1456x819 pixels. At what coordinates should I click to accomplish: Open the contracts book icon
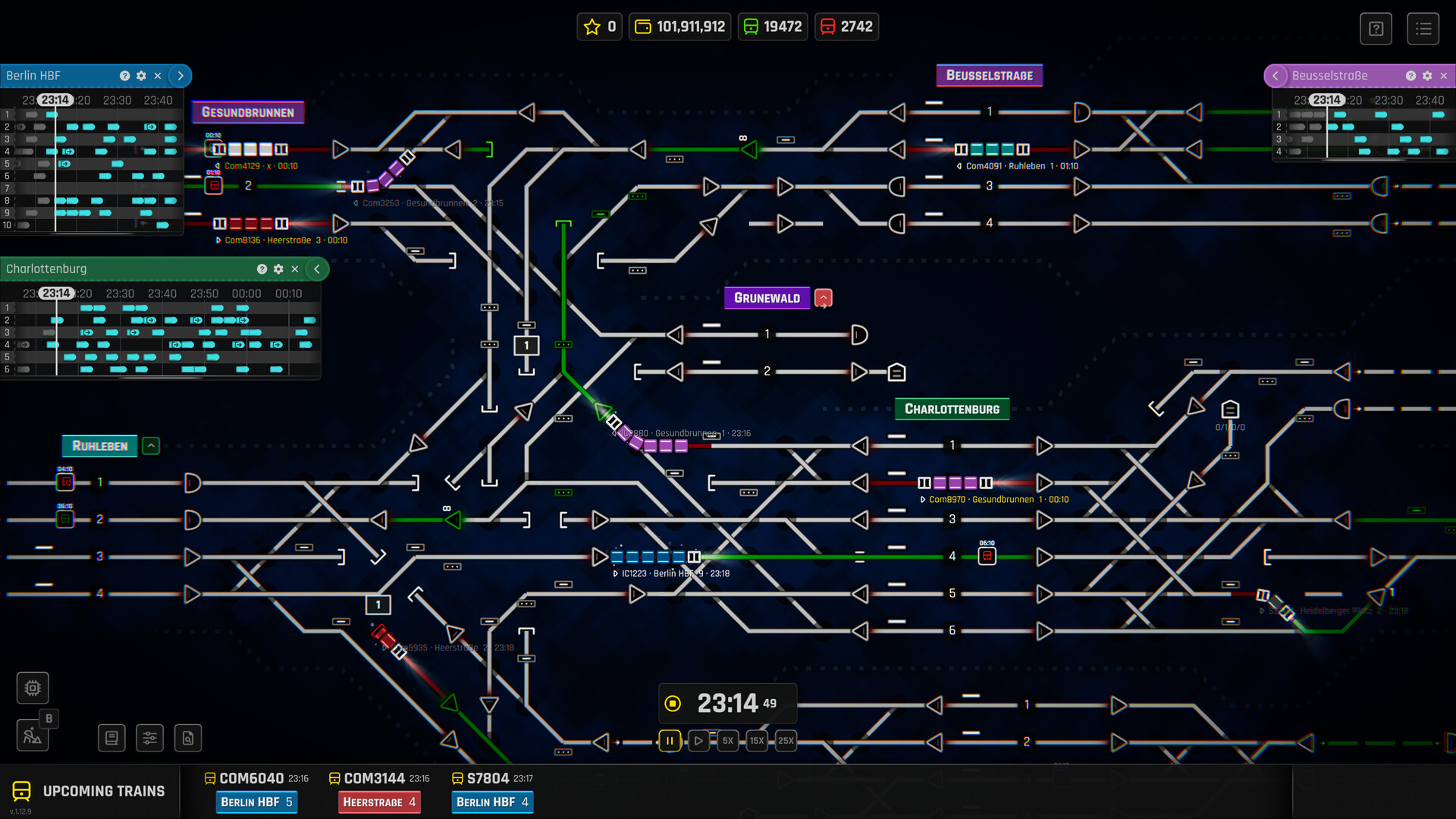pyautogui.click(x=111, y=737)
